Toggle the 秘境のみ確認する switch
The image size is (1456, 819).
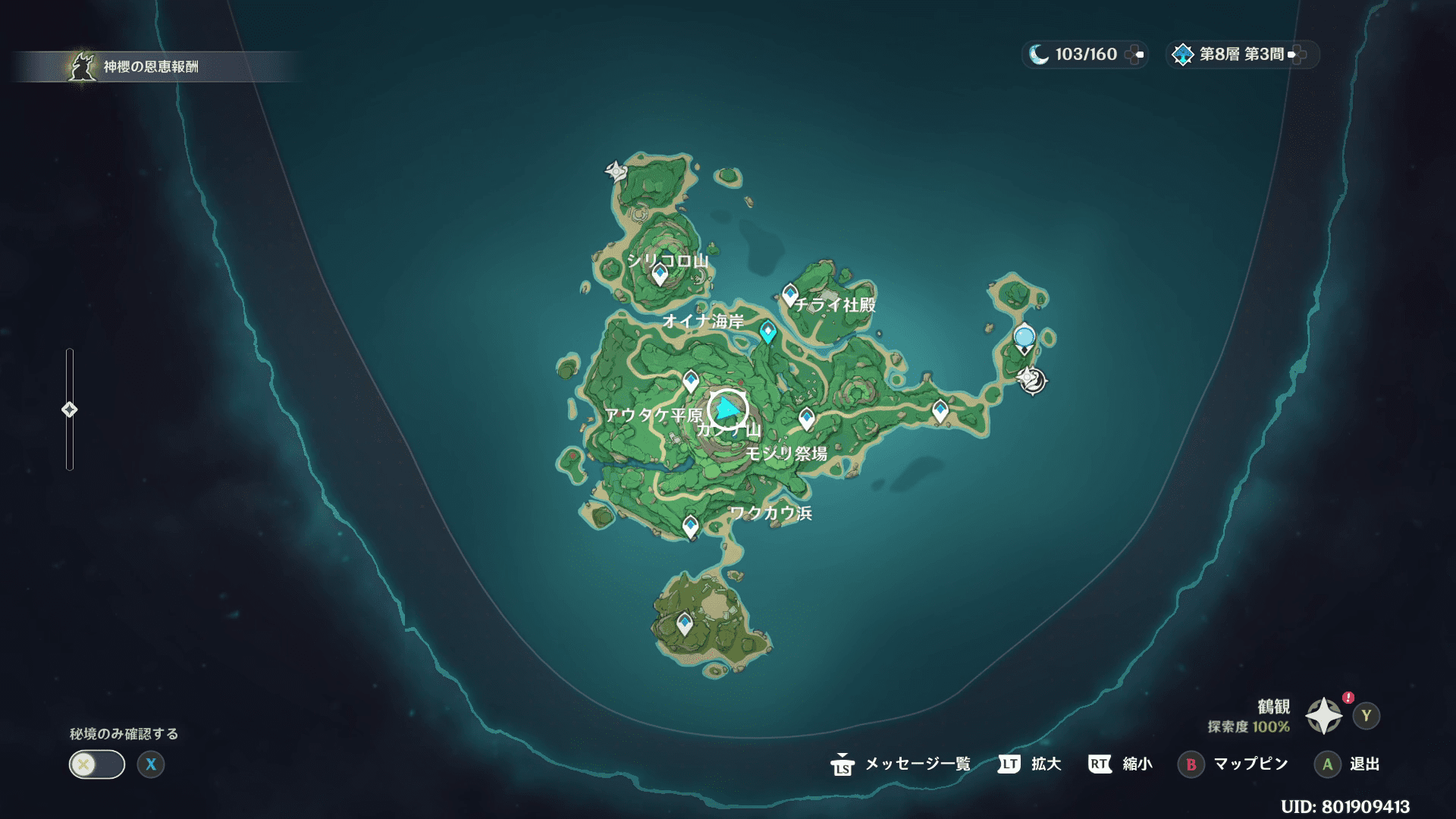[x=97, y=764]
